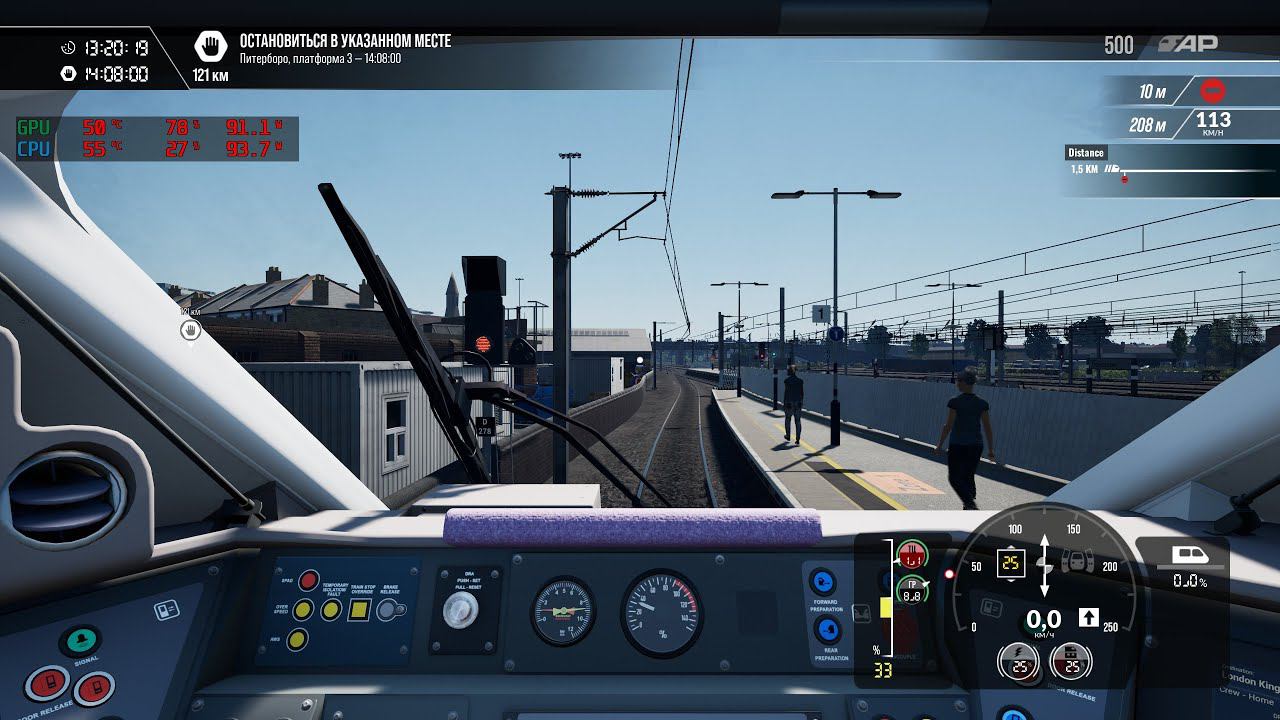Screen dimensions: 1280x720
Task: Click the brake cylinder gauge showing 25%
Action: pyautogui.click(x=1069, y=662)
